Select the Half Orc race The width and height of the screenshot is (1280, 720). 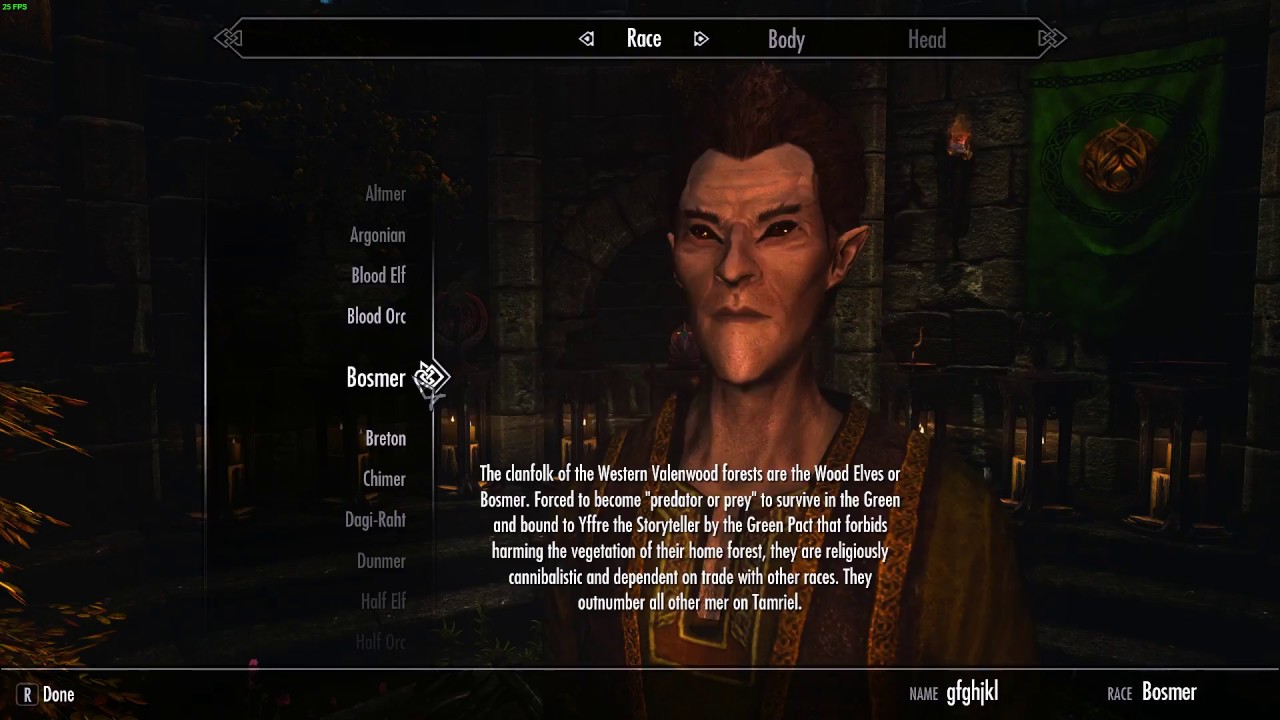pos(381,642)
